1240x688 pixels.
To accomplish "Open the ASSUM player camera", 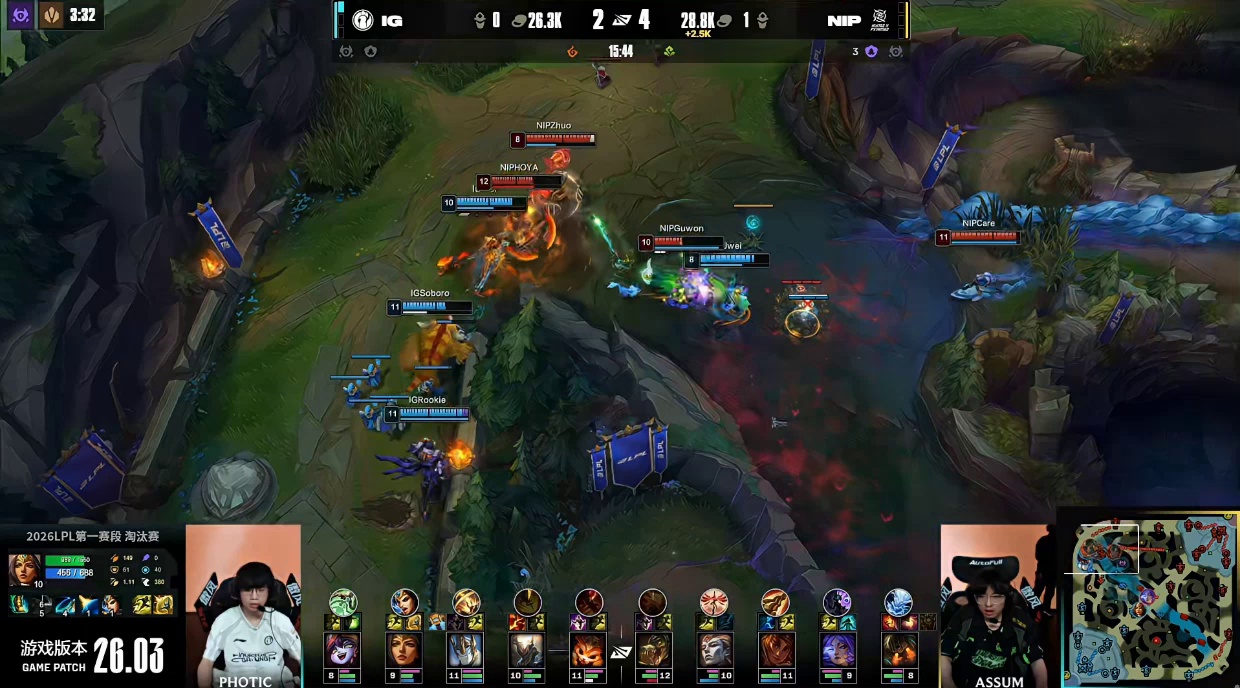I will pos(997,606).
